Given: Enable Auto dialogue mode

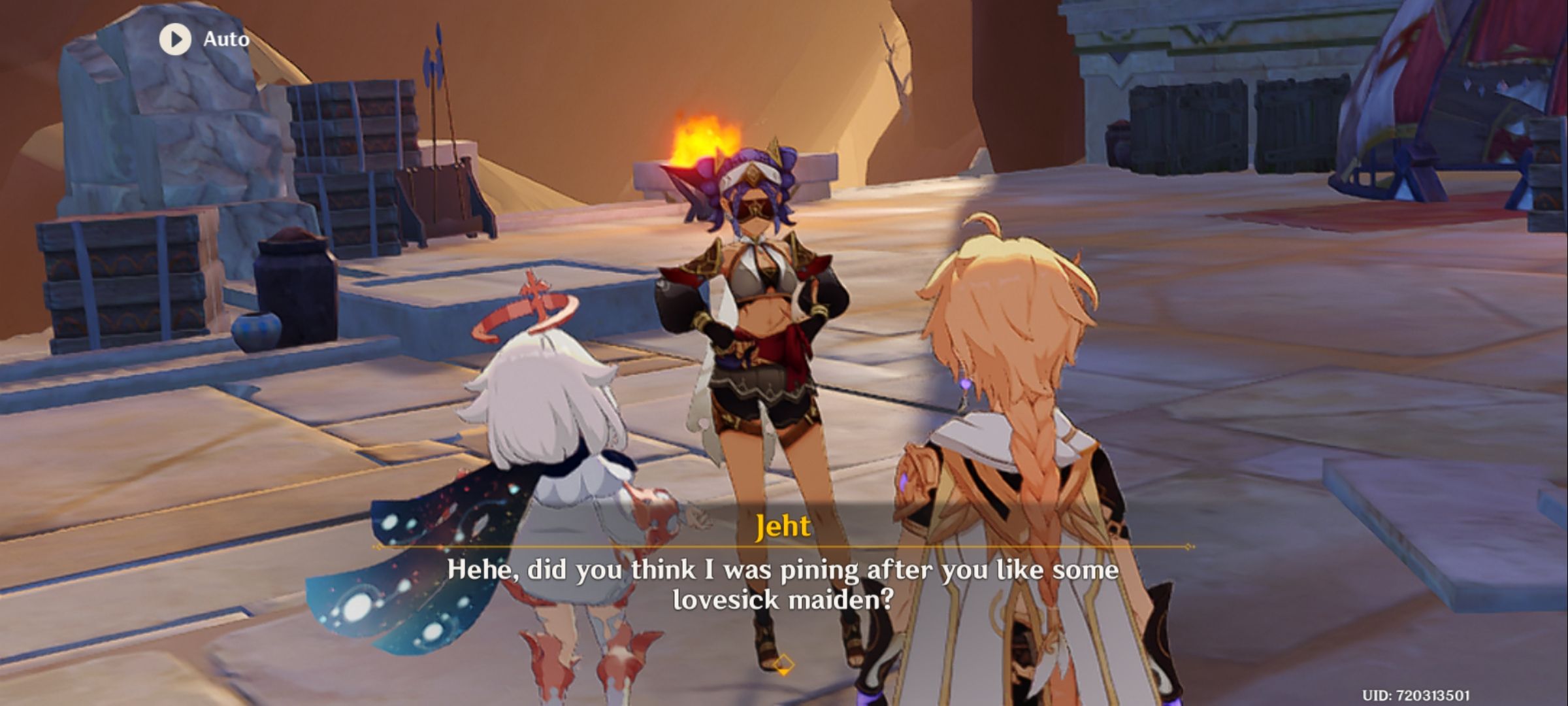Looking at the screenshot, I should [x=203, y=39].
